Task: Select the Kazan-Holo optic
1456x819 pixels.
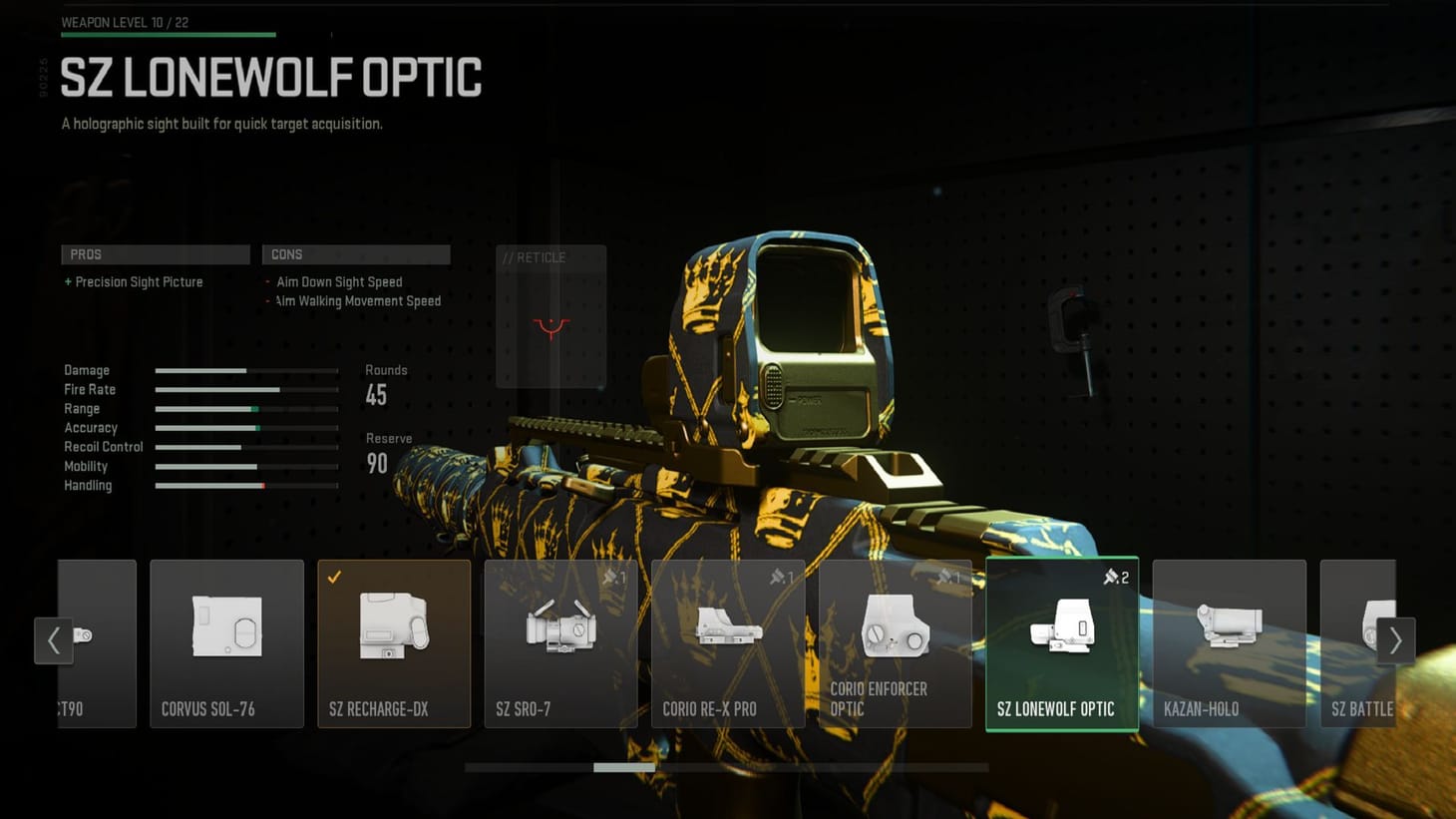Action: pos(1229,643)
